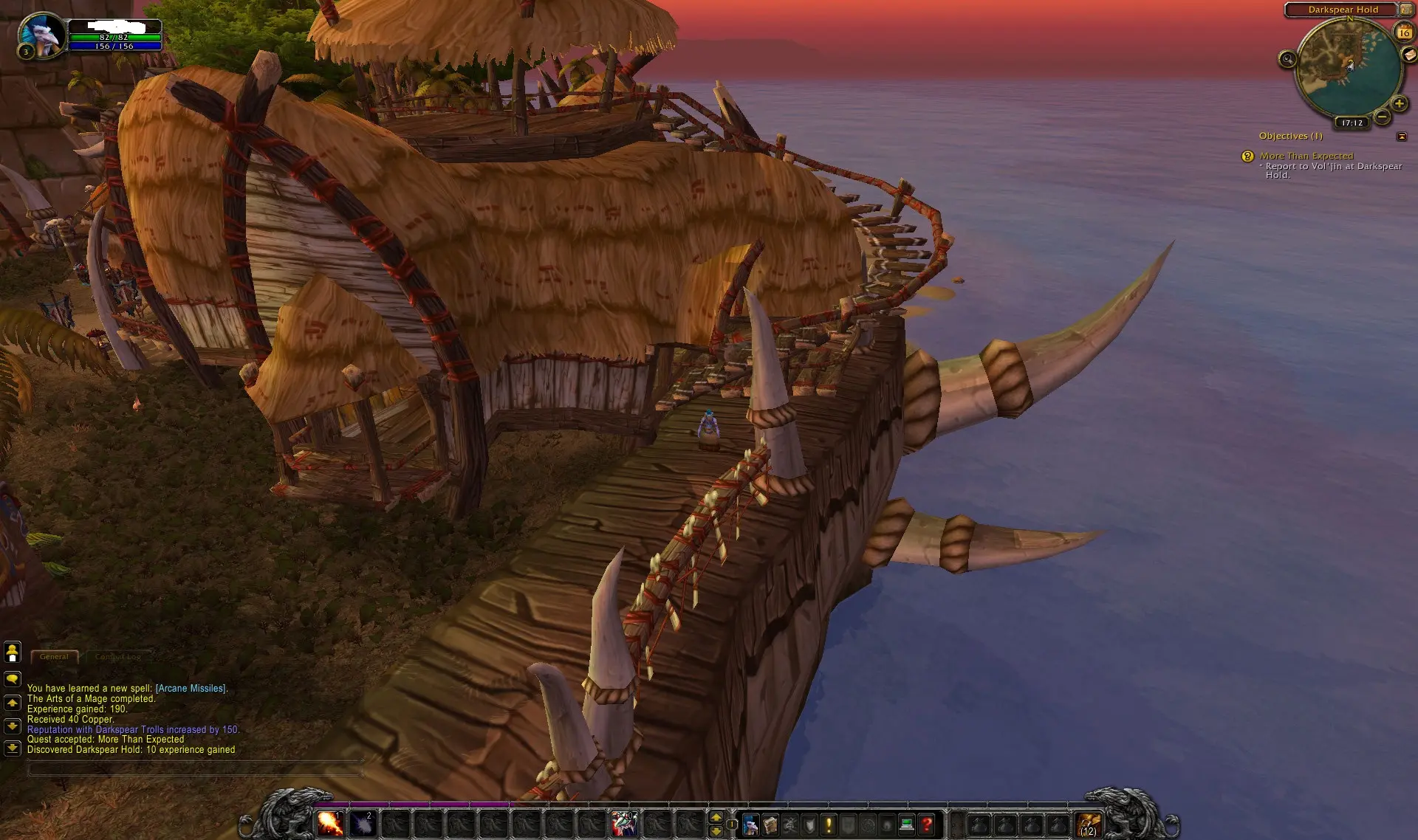Open the game menu computer icon
The width and height of the screenshot is (1418, 840).
point(907,824)
